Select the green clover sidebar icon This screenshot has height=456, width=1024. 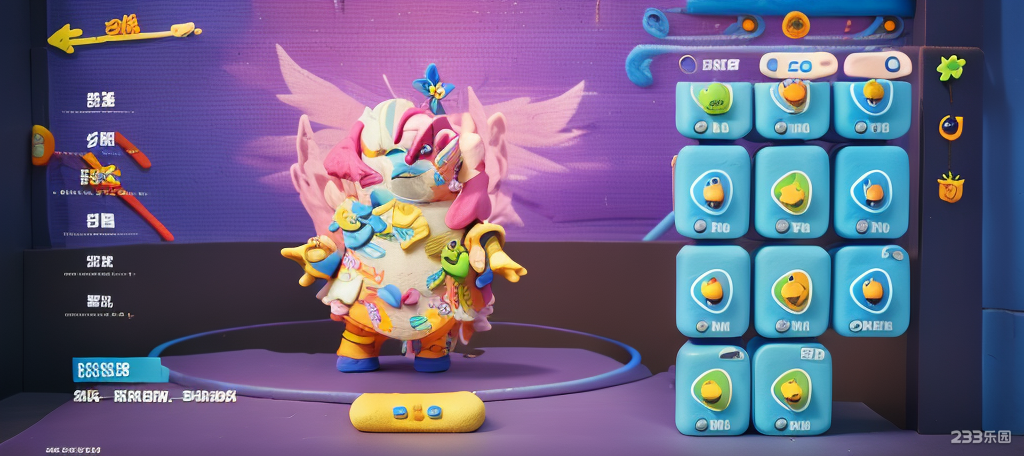tap(949, 68)
